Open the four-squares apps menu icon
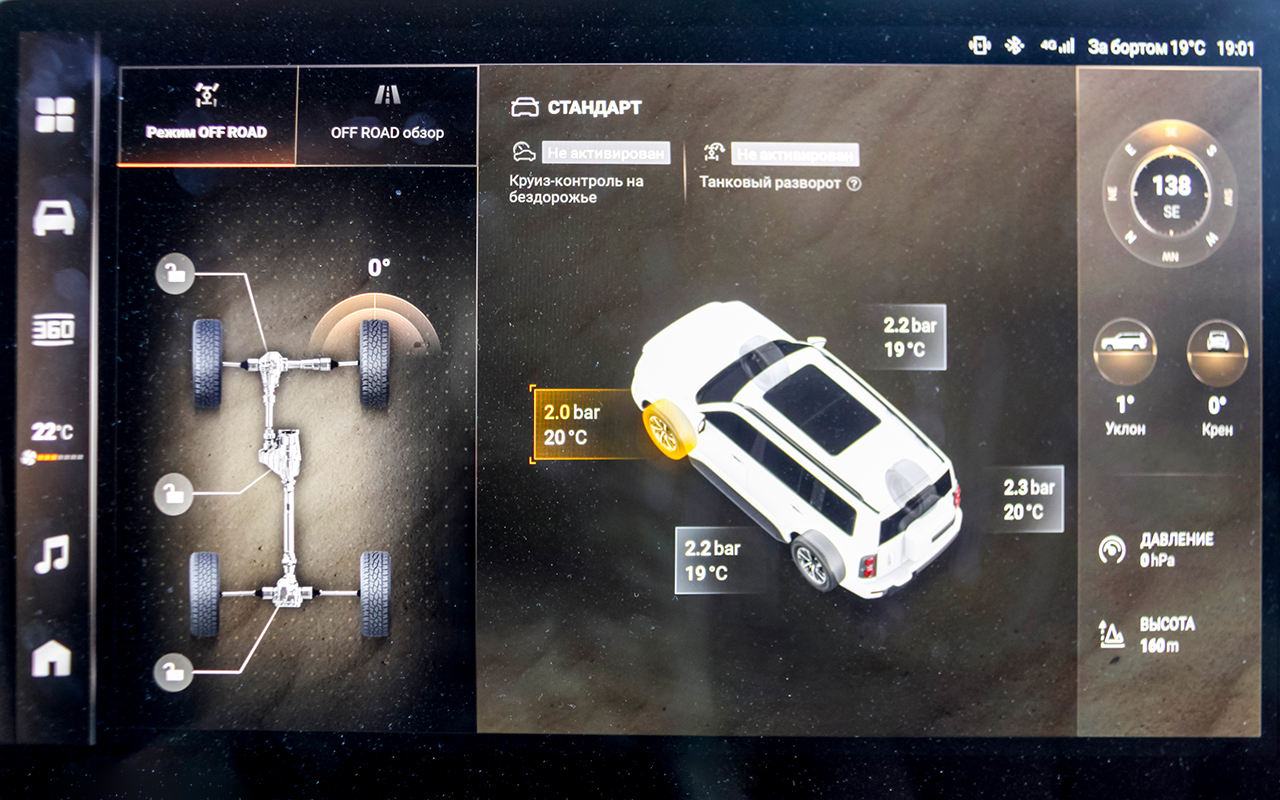This screenshot has width=1280, height=800. tap(54, 115)
